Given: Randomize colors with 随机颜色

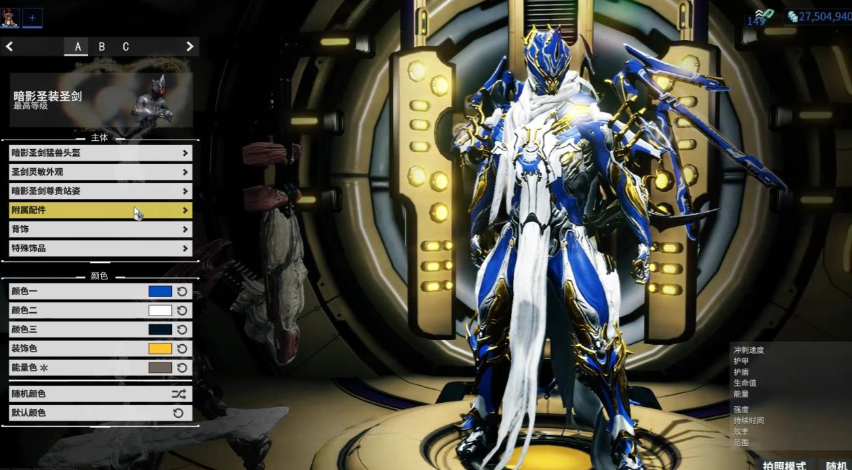Looking at the screenshot, I should pos(100,394).
